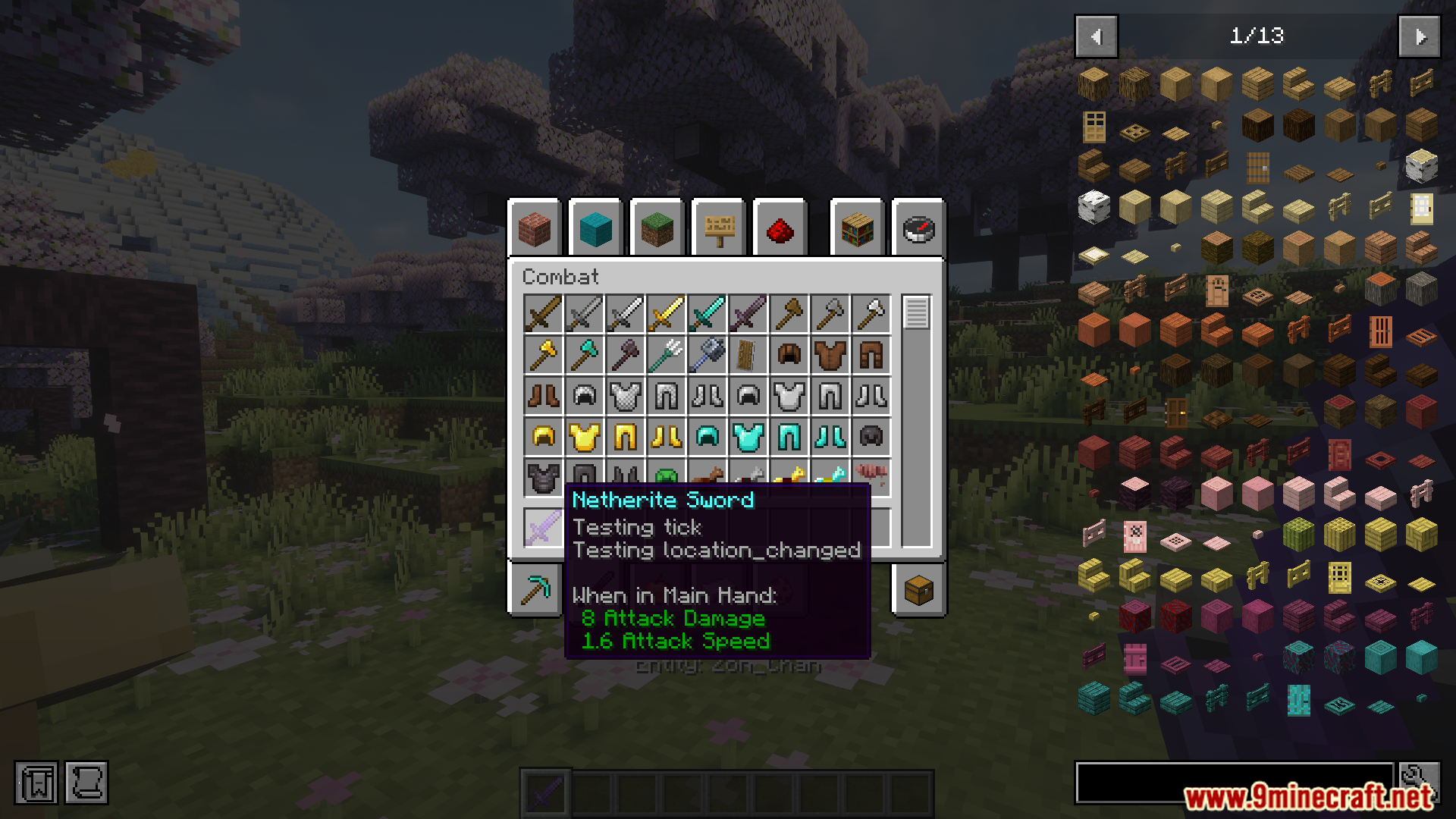Click the item search text field
The width and height of the screenshot is (1456, 819).
click(1234, 783)
